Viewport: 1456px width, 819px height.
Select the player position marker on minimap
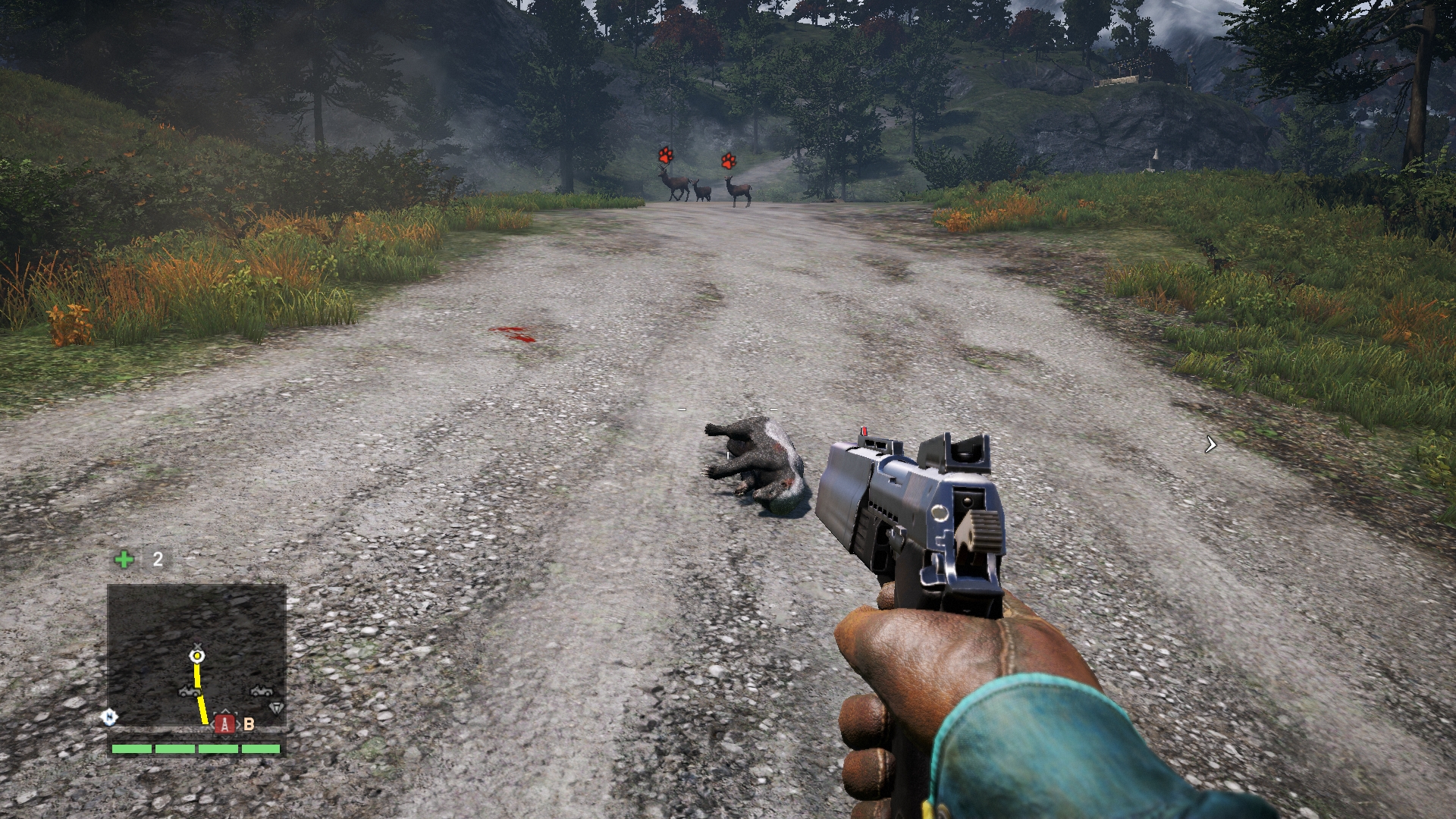[x=196, y=655]
